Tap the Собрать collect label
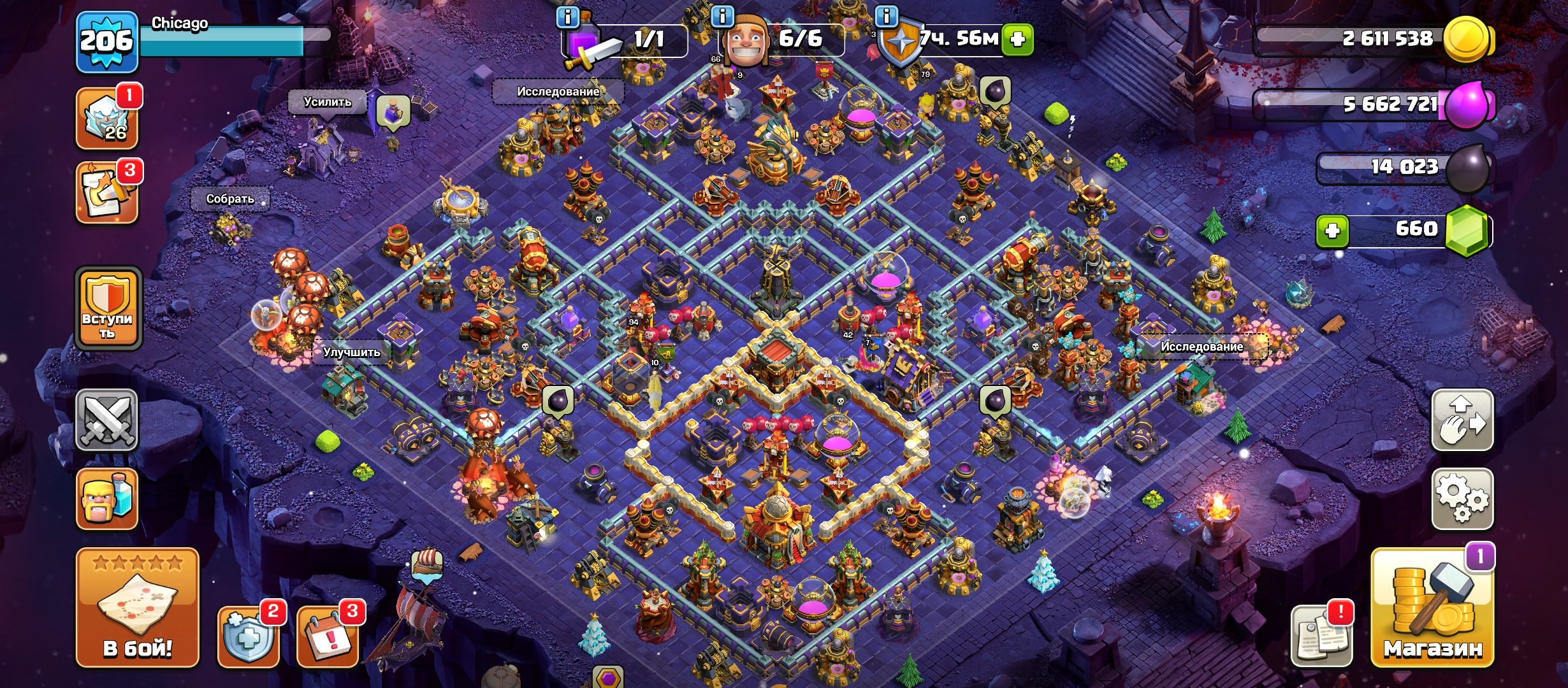This screenshot has height=688, width=1568. tap(230, 199)
